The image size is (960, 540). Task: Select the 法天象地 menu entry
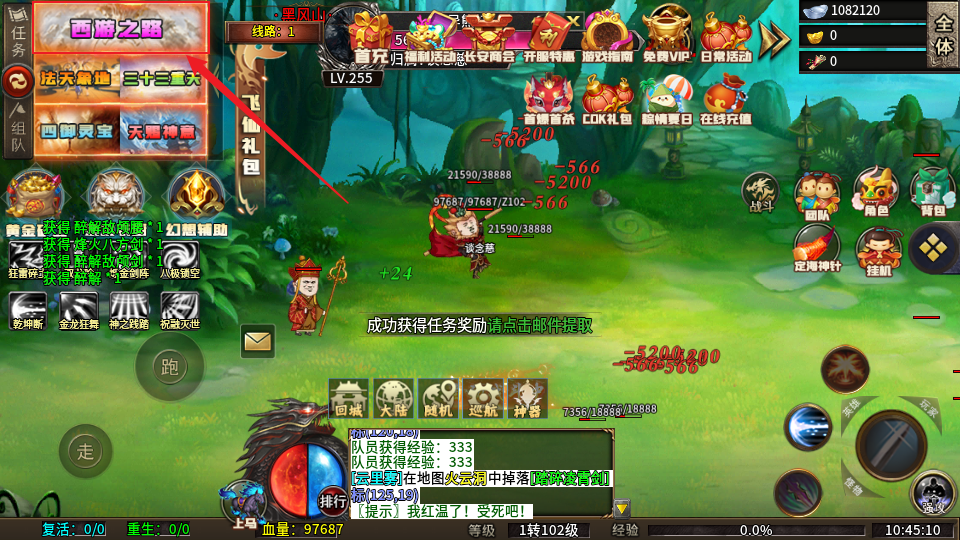point(77,78)
